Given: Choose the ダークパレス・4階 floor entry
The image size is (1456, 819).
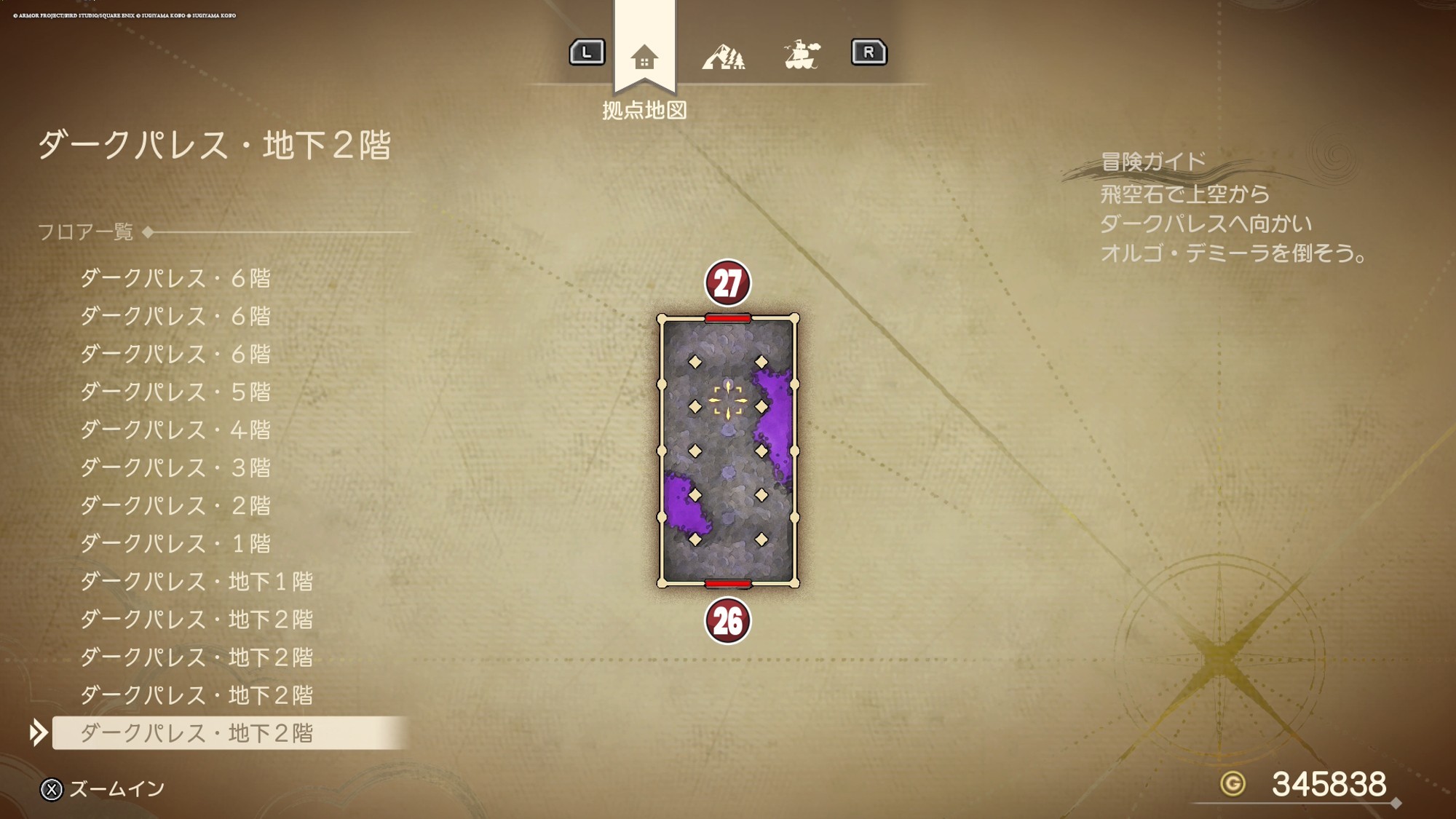Looking at the screenshot, I should point(175,430).
